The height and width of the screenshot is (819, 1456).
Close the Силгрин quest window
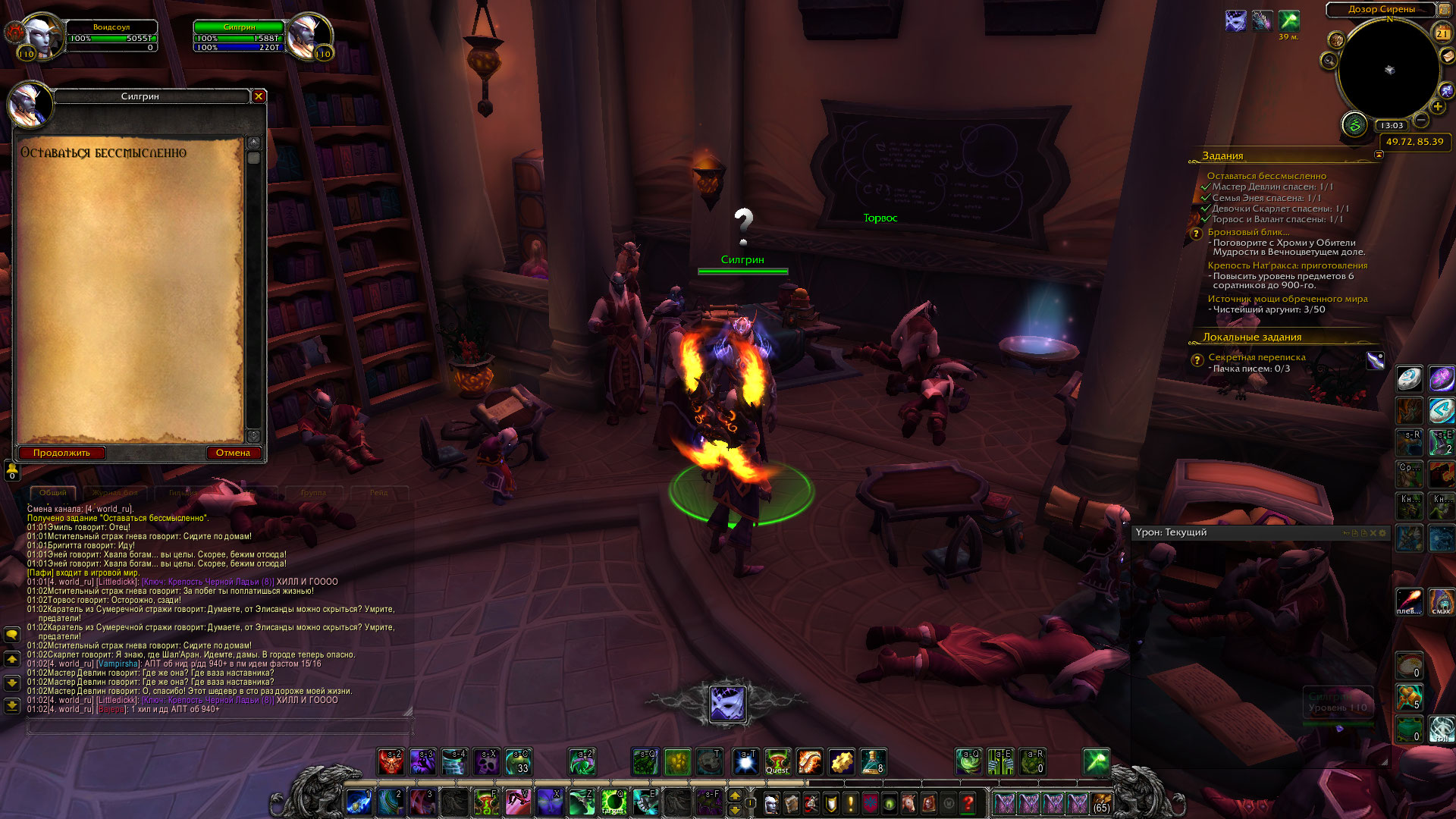point(259,96)
